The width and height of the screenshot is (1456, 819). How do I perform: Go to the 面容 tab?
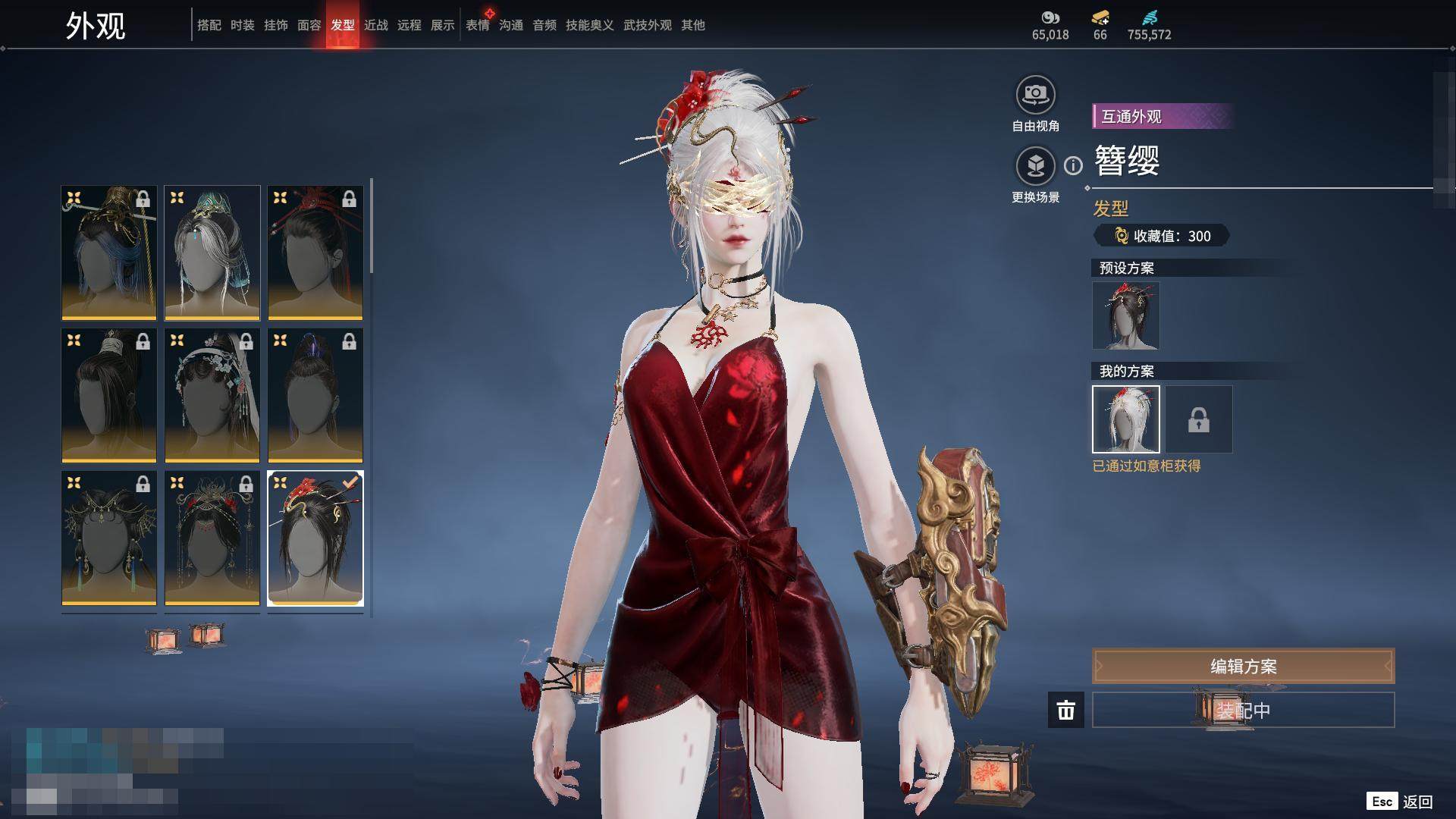point(309,25)
